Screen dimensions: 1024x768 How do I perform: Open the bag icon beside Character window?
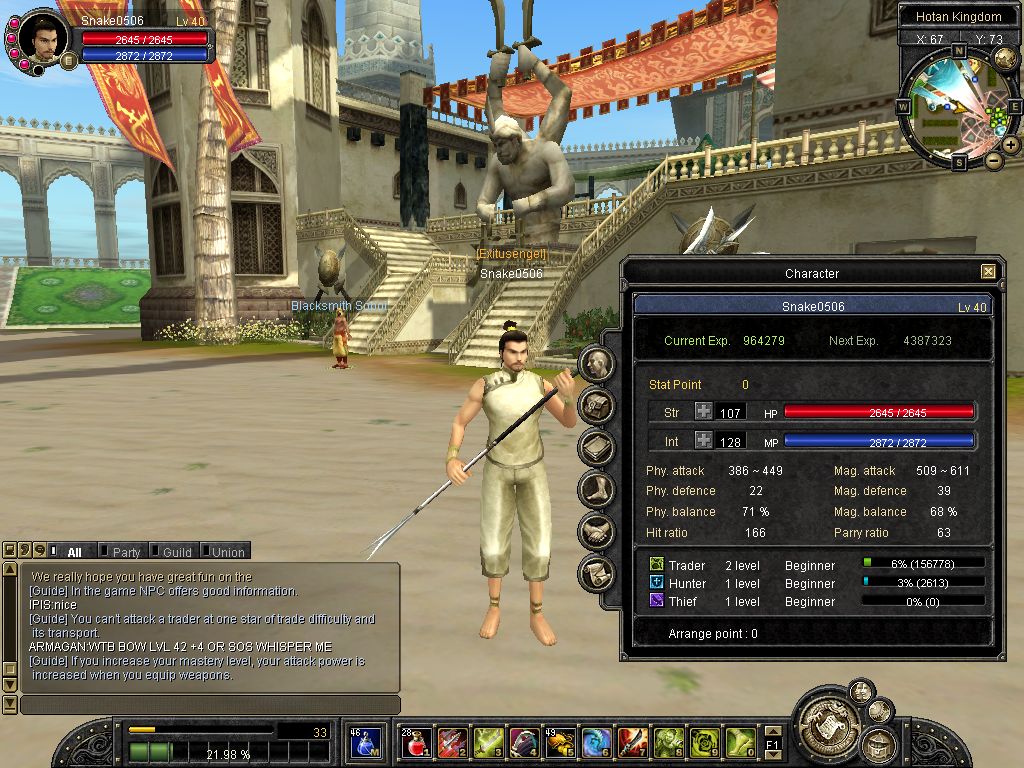[x=597, y=405]
